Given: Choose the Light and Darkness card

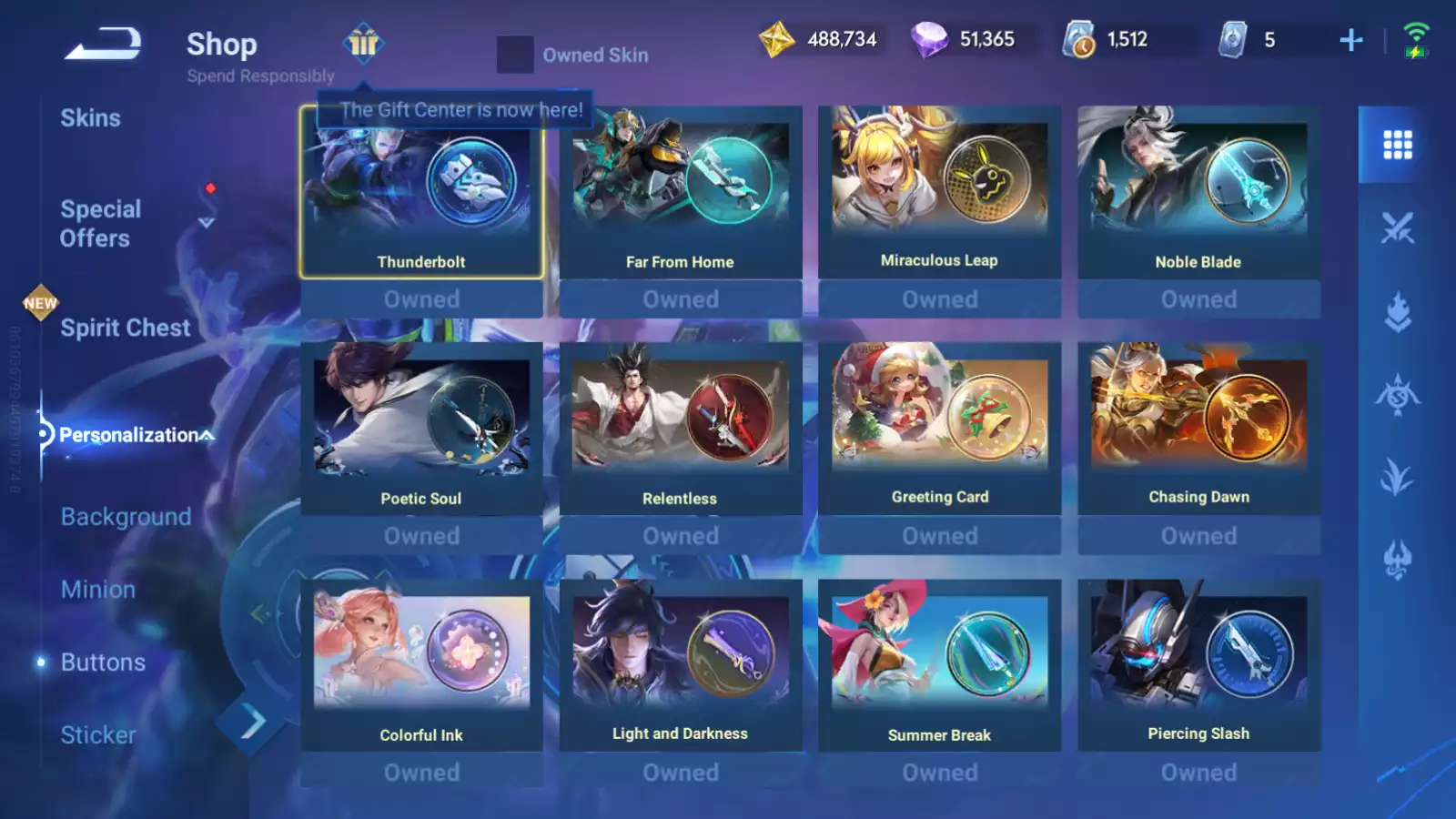Looking at the screenshot, I should click(680, 665).
